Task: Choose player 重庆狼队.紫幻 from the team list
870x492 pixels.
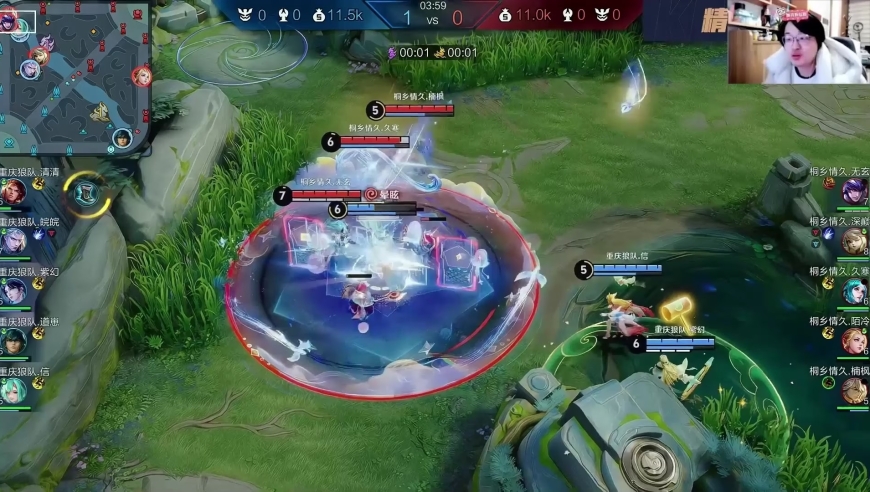Action: click(14, 291)
